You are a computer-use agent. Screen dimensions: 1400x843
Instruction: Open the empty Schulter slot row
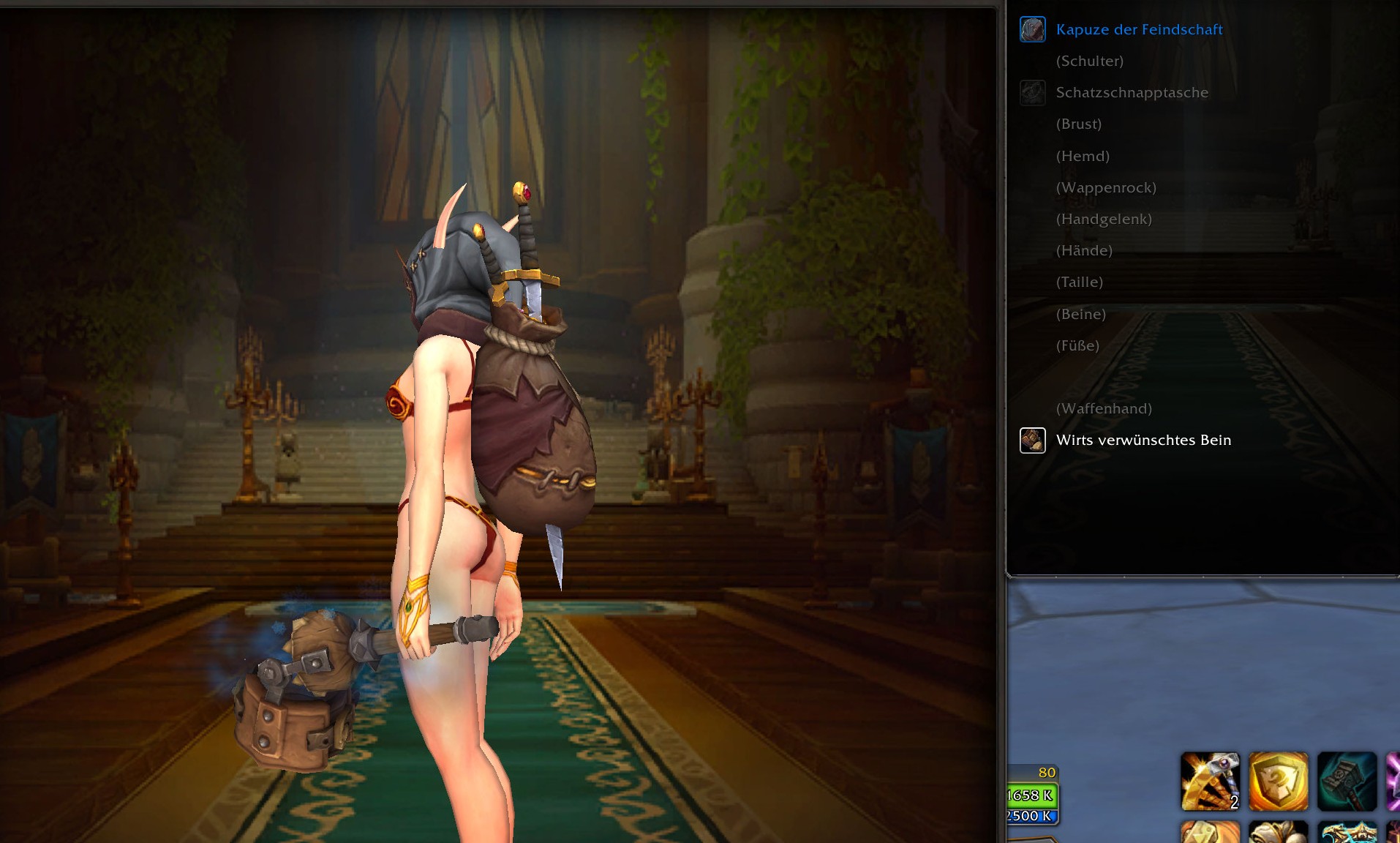1089,61
